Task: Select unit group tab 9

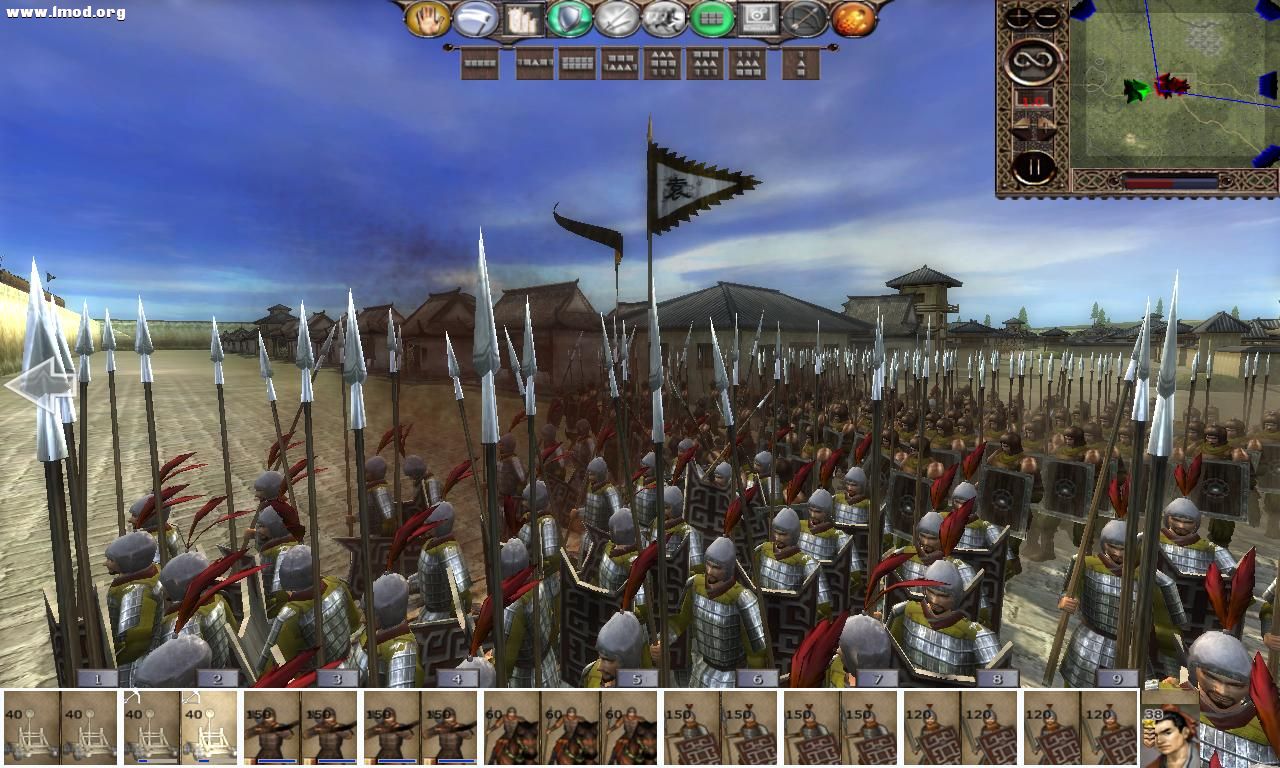Action: click(1115, 679)
